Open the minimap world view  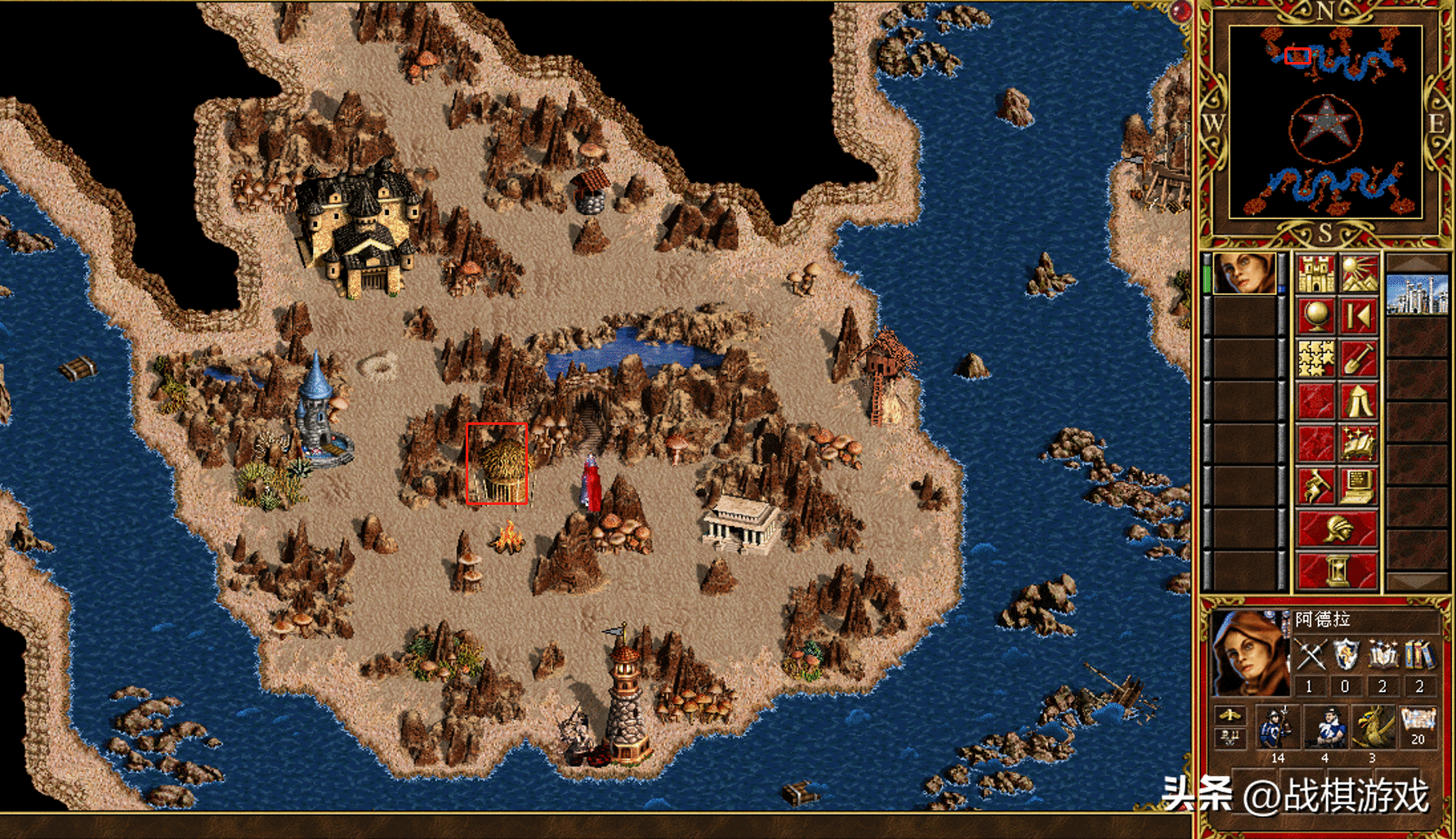(x=1325, y=123)
